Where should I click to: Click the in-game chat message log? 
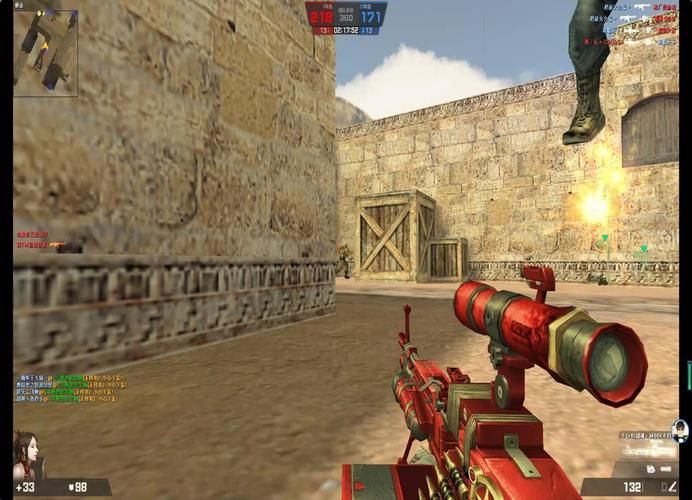coord(70,389)
